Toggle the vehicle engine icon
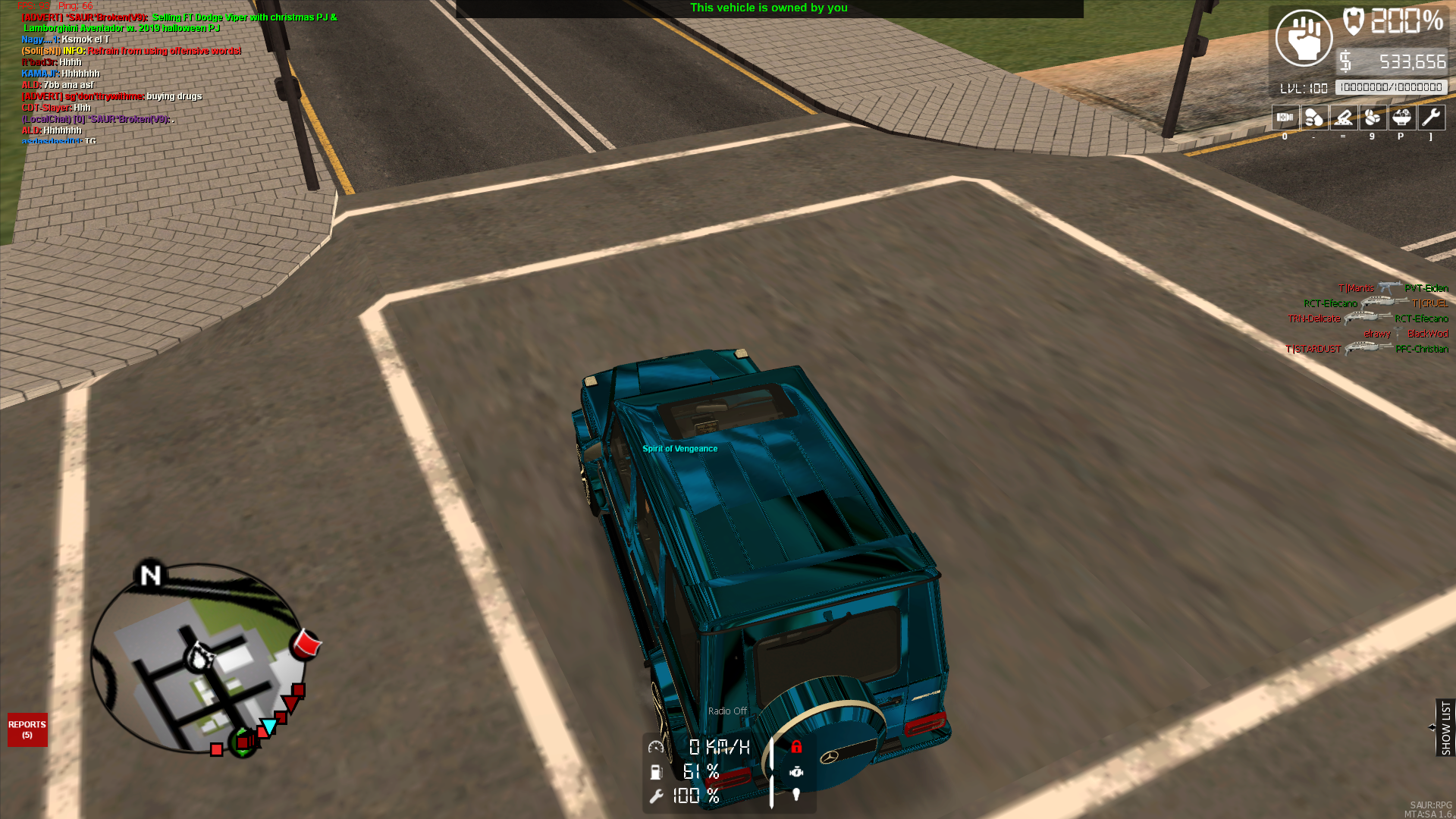This screenshot has height=819, width=1456. click(x=796, y=772)
